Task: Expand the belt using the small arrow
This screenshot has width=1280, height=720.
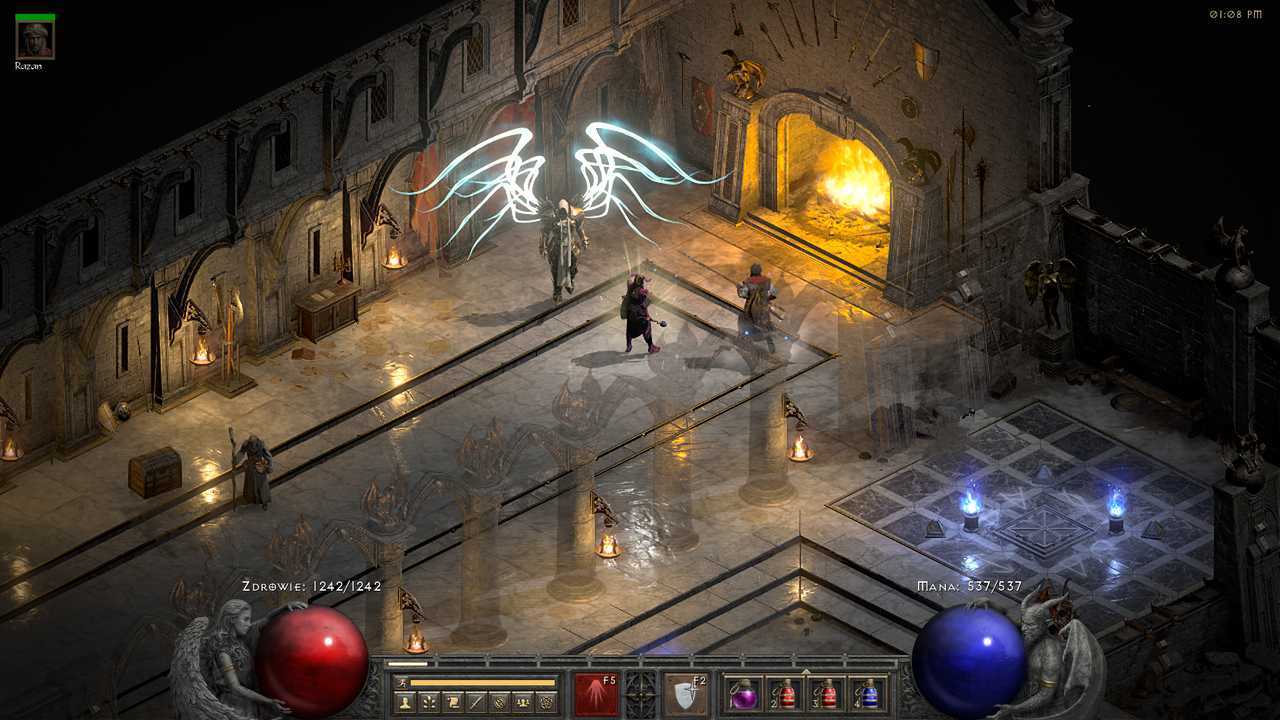Action: pos(806,672)
